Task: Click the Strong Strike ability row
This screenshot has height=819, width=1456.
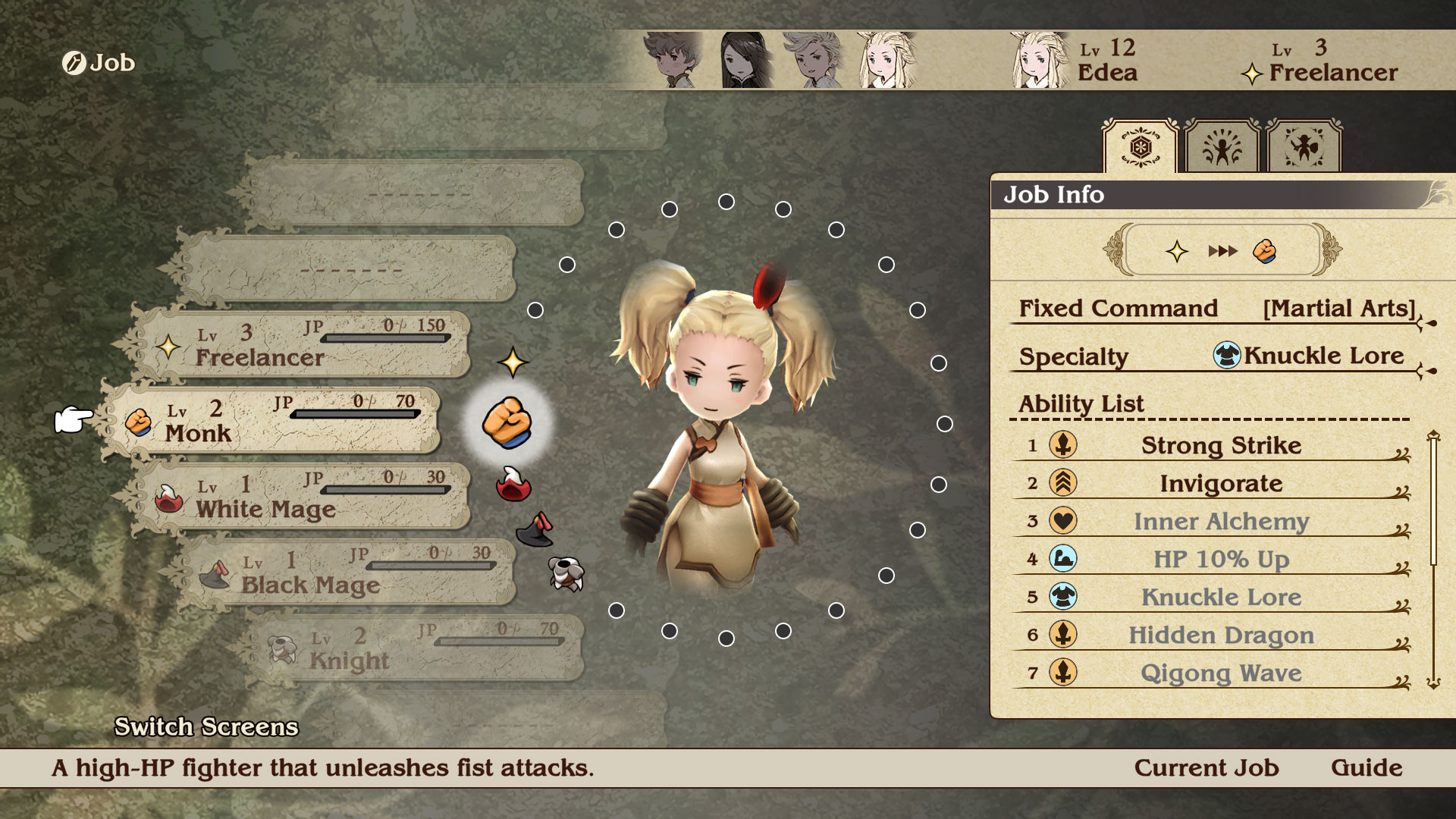Action: [x=1220, y=445]
